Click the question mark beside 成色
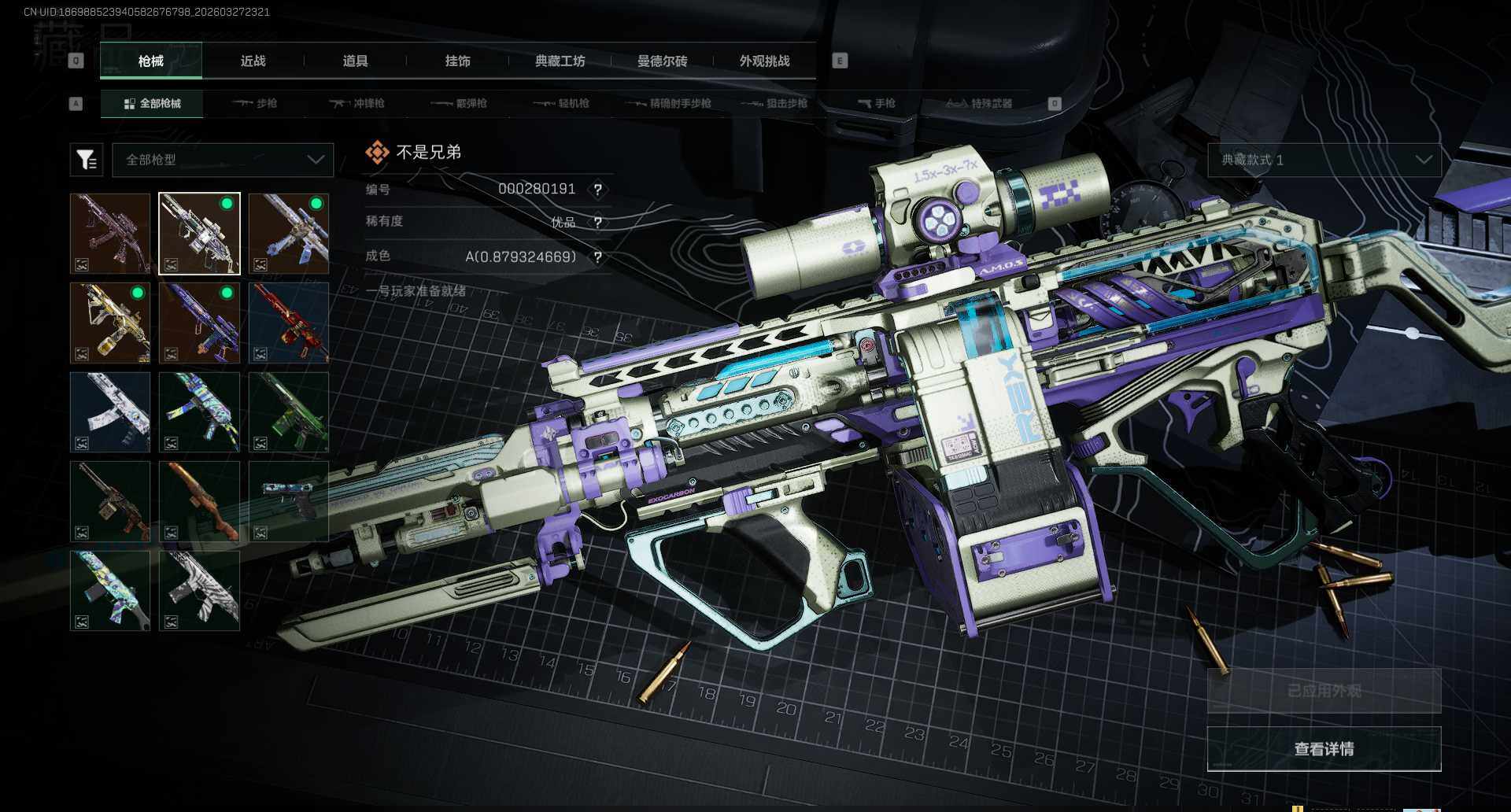This screenshot has height=812, width=1511. click(x=598, y=257)
